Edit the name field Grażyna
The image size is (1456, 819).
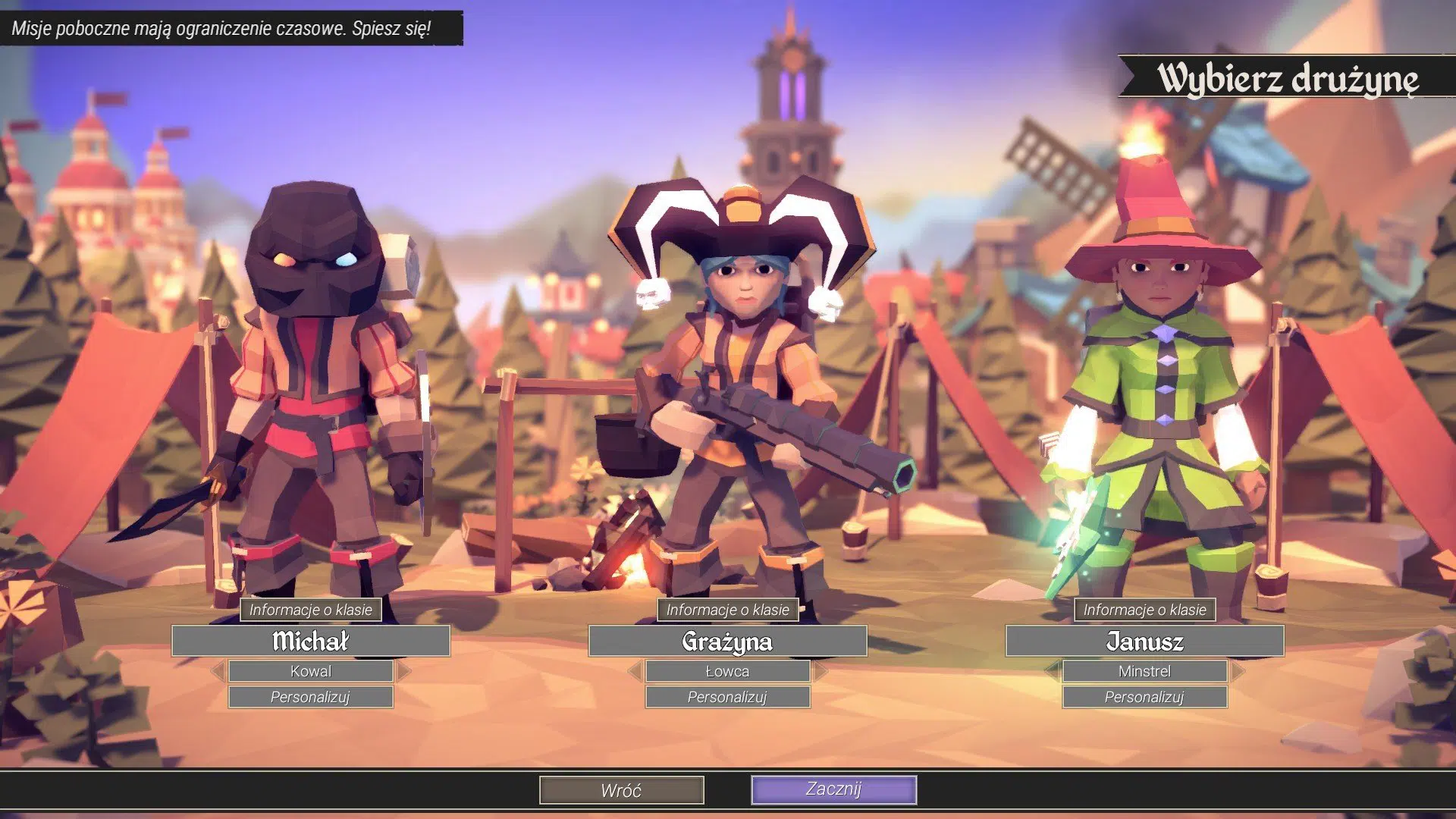(728, 642)
